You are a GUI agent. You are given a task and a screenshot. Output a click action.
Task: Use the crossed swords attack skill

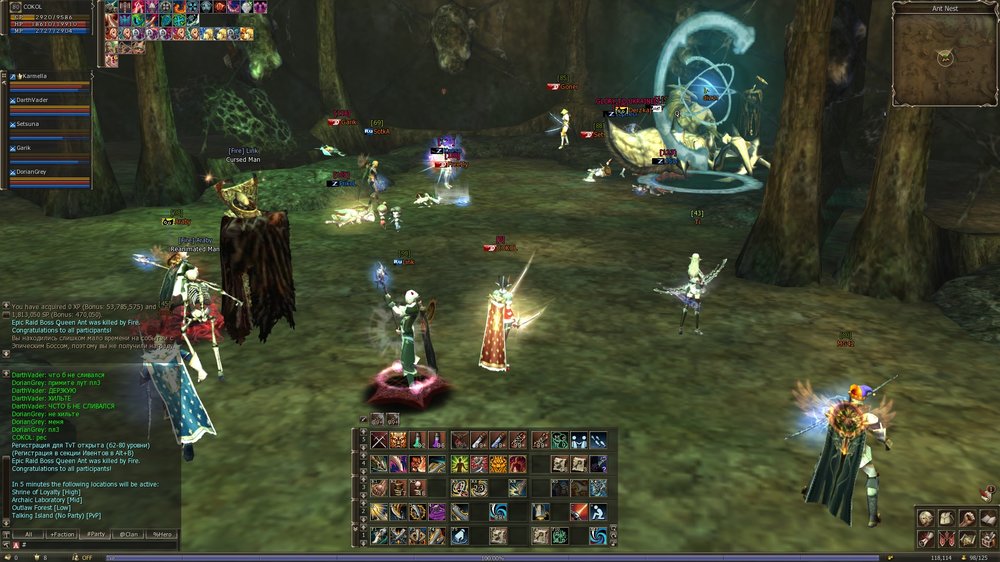380,440
